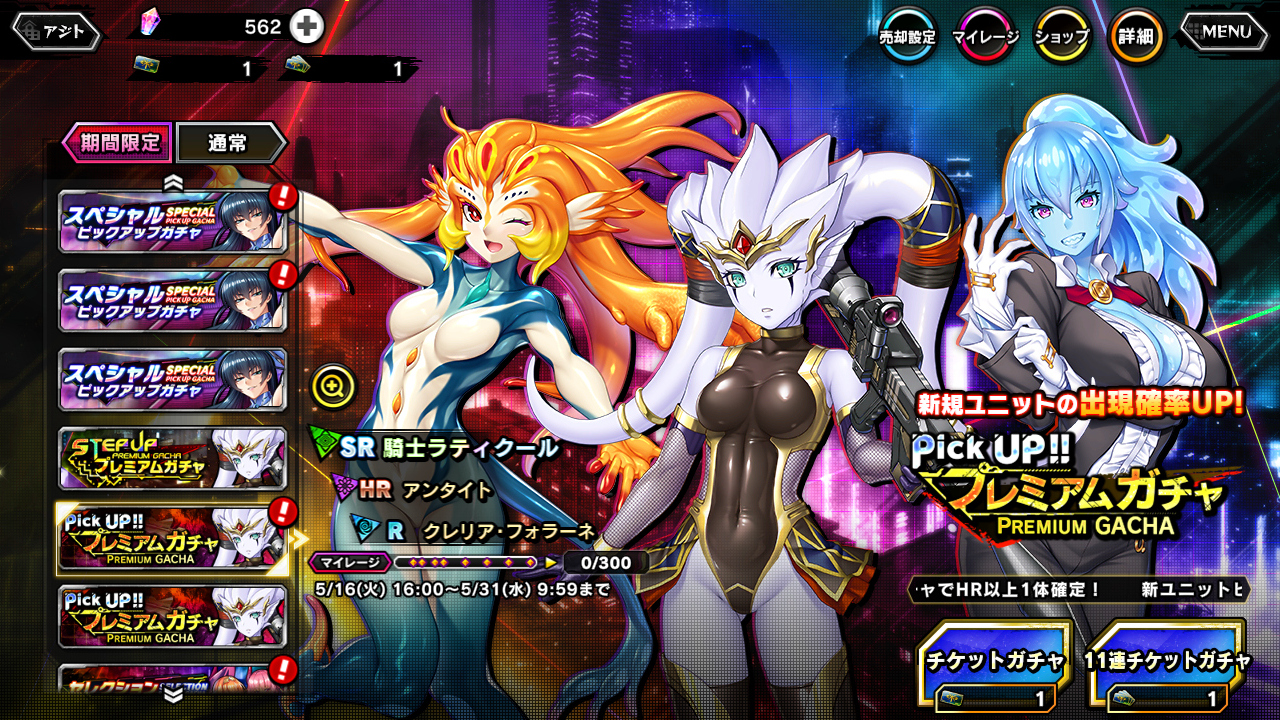Open the MENU
This screenshot has height=720, width=1280.
tap(1225, 32)
